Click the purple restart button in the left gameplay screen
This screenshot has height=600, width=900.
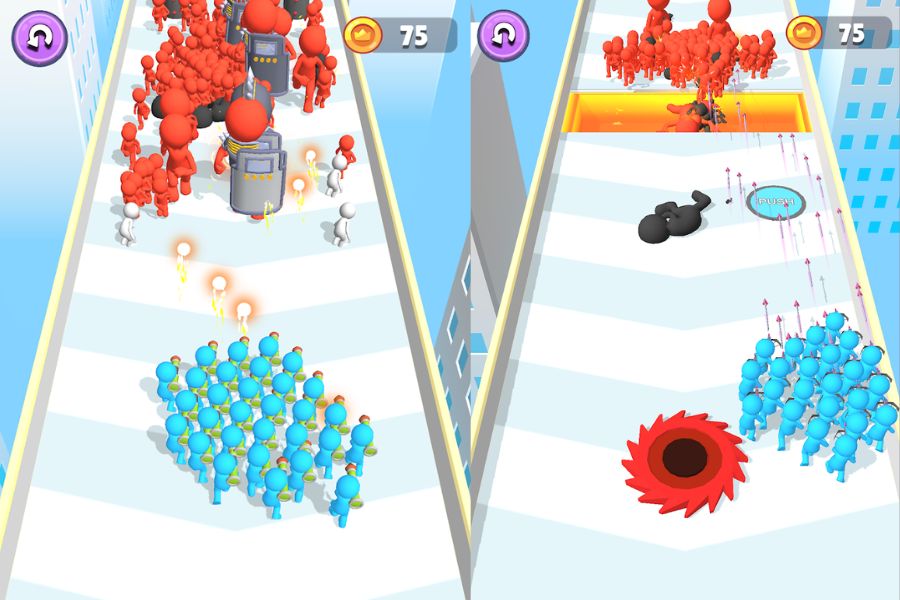click(x=39, y=37)
